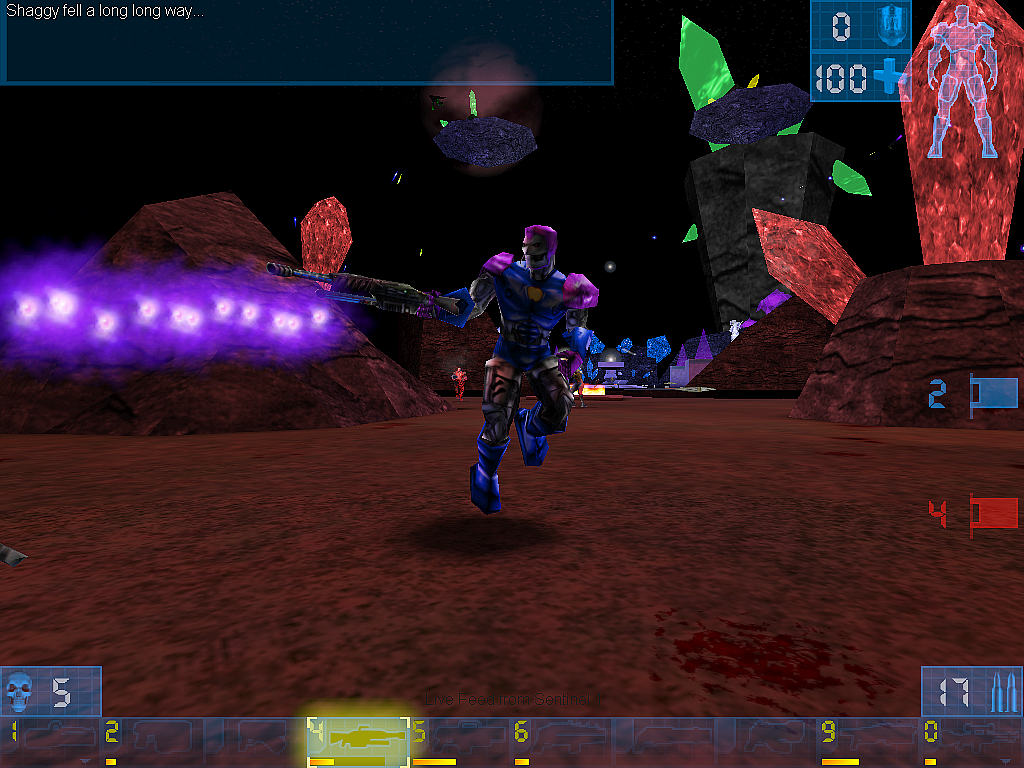Click the blue team flag icon
1024x768 pixels.
pyautogui.click(x=992, y=394)
